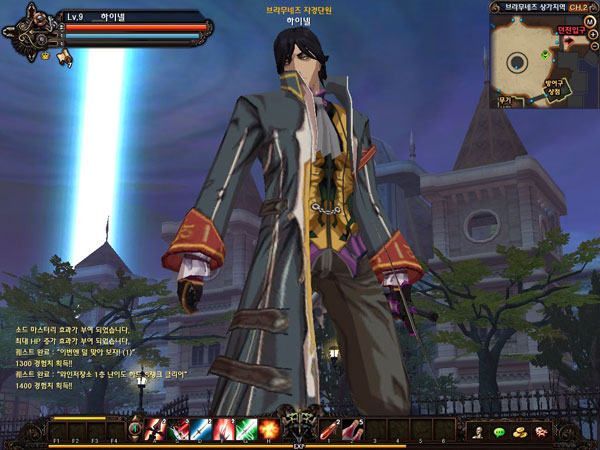Use the green slash skill in the hotbar

(x=247, y=428)
